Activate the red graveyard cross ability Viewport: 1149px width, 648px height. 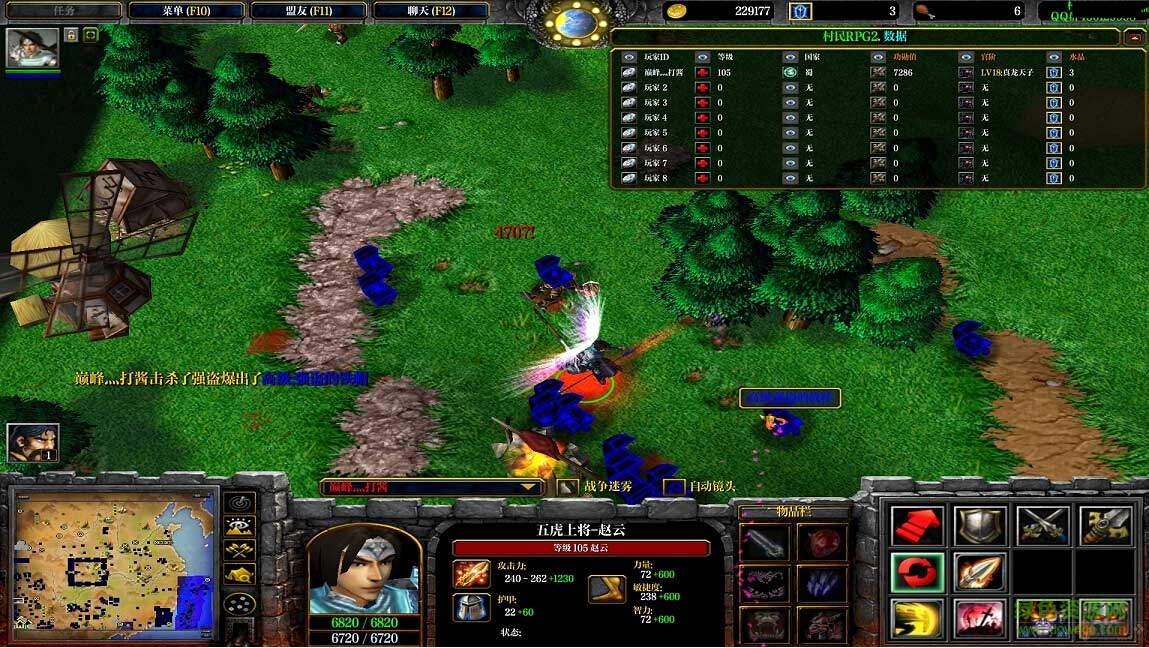tap(979, 618)
